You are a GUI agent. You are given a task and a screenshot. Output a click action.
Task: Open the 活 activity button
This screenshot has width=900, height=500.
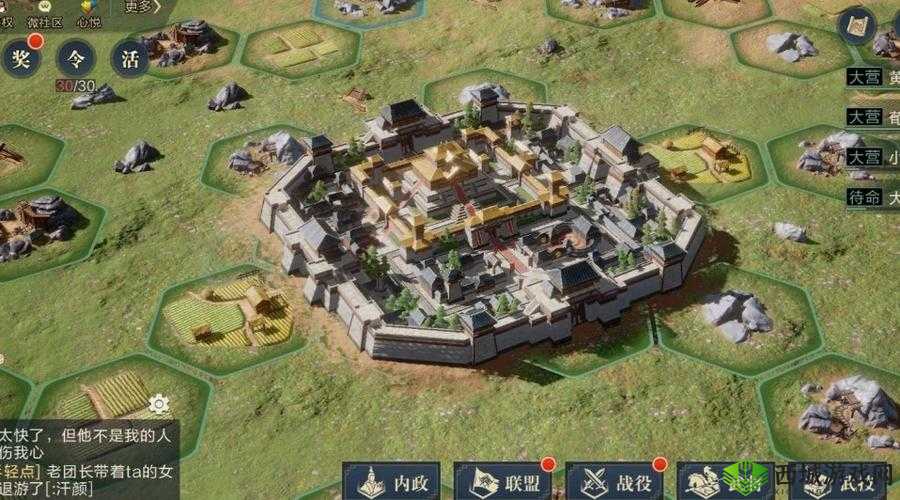coord(130,58)
